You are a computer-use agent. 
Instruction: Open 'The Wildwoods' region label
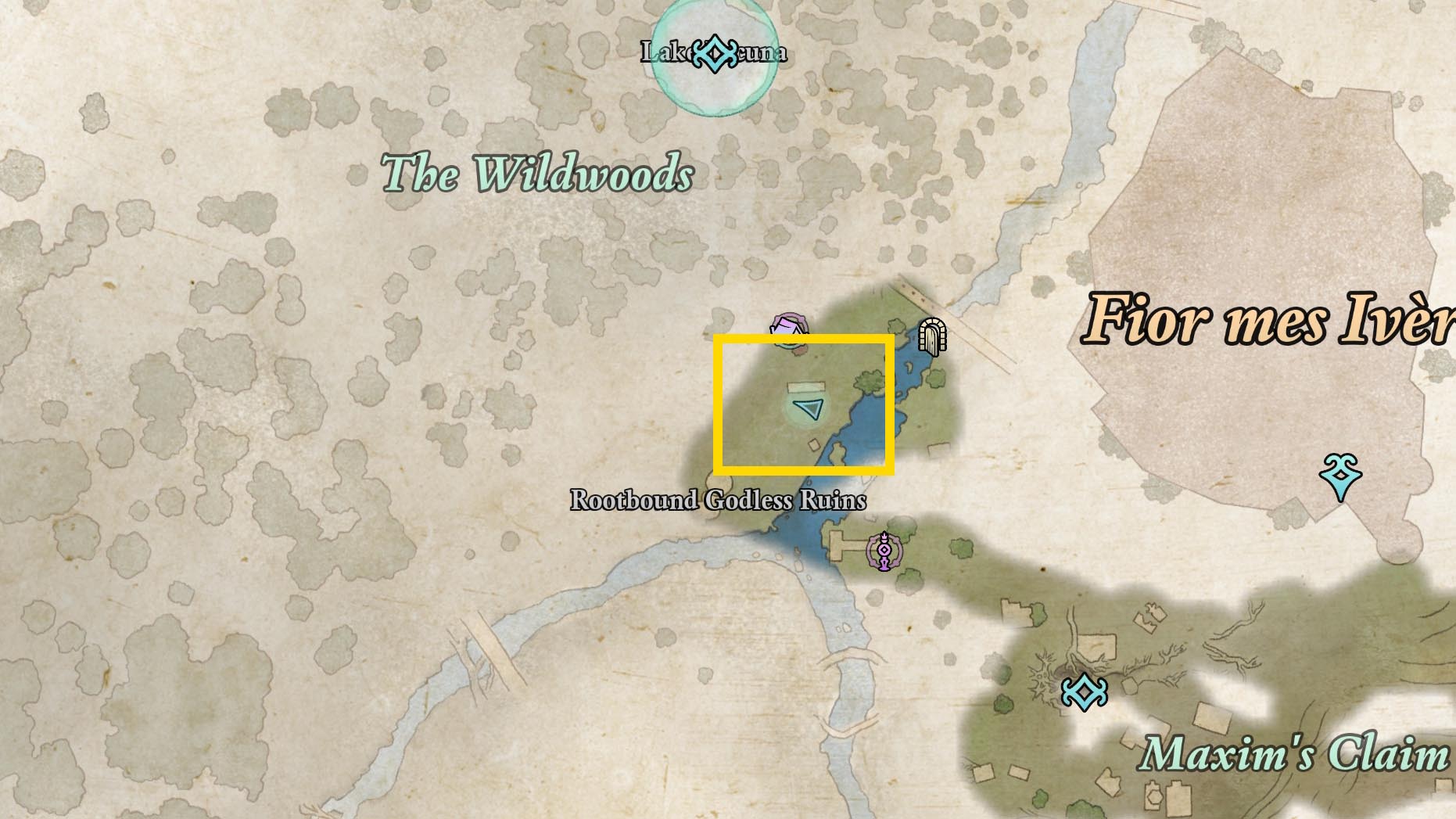click(537, 173)
